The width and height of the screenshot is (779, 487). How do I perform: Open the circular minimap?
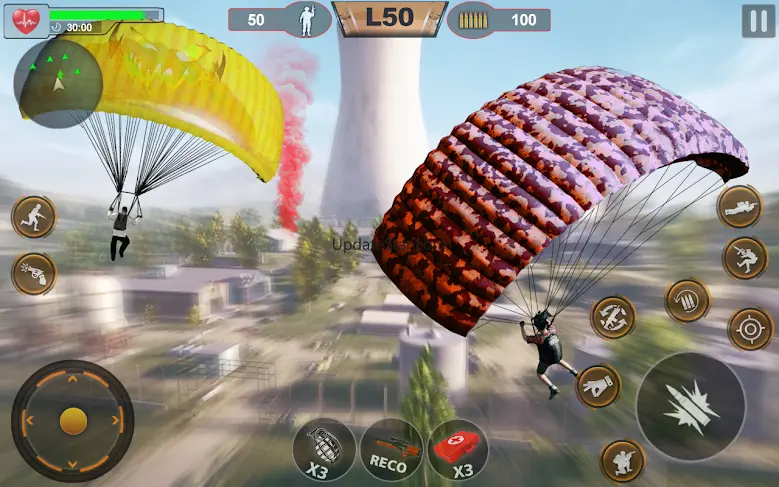[58, 82]
